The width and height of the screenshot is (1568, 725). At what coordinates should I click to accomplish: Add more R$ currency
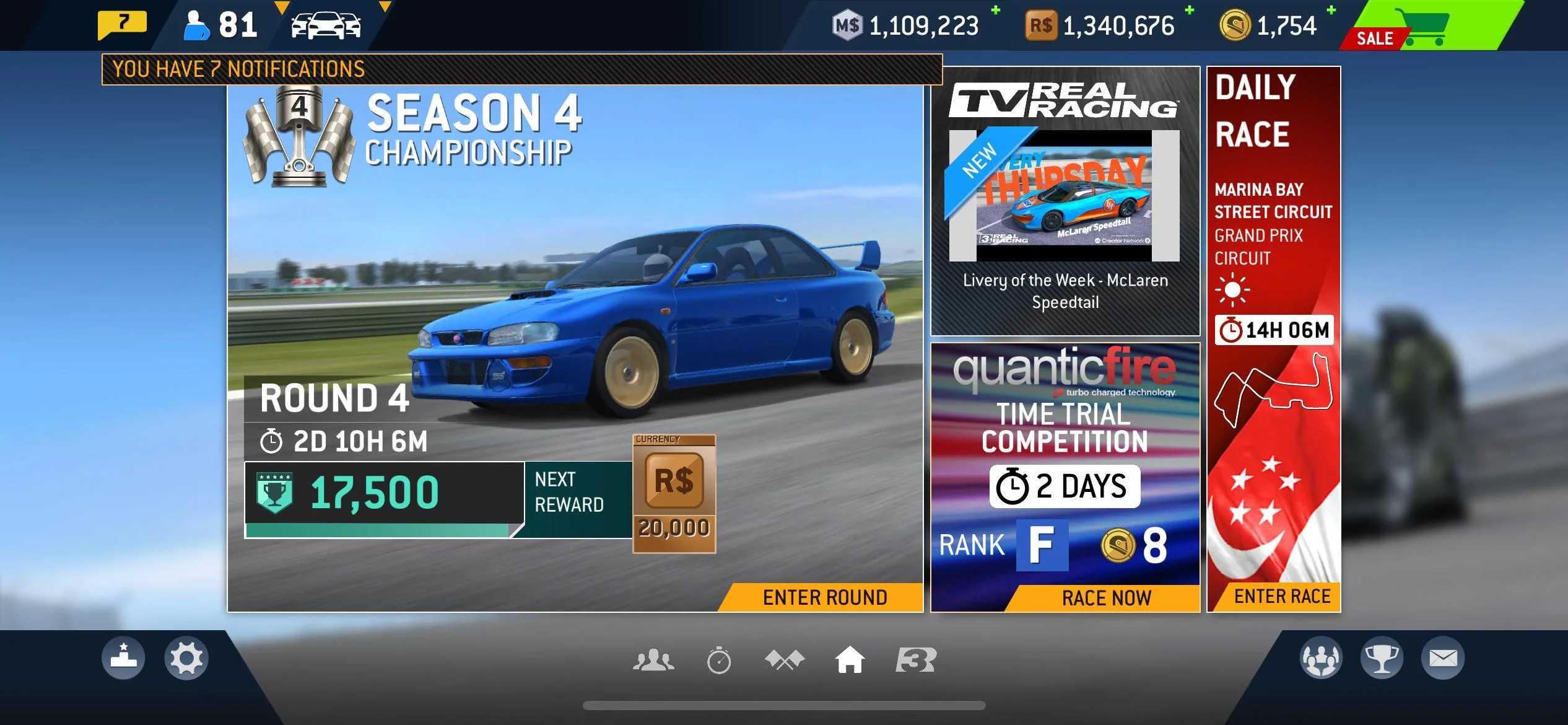pyautogui.click(x=1189, y=11)
